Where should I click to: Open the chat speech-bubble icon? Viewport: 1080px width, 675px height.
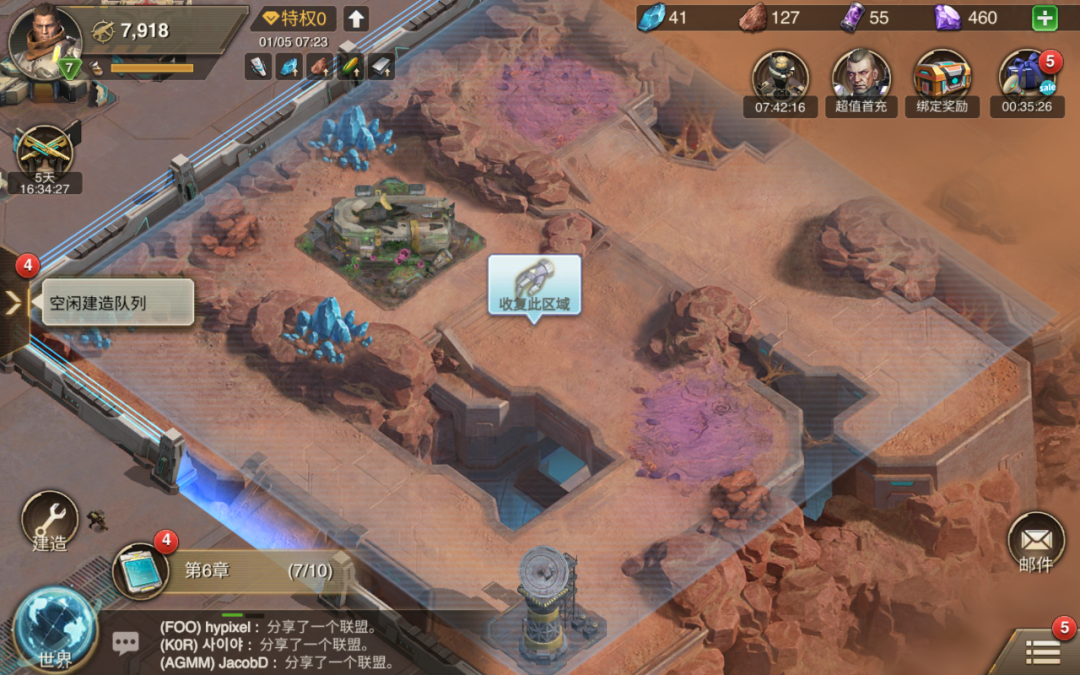[x=126, y=643]
